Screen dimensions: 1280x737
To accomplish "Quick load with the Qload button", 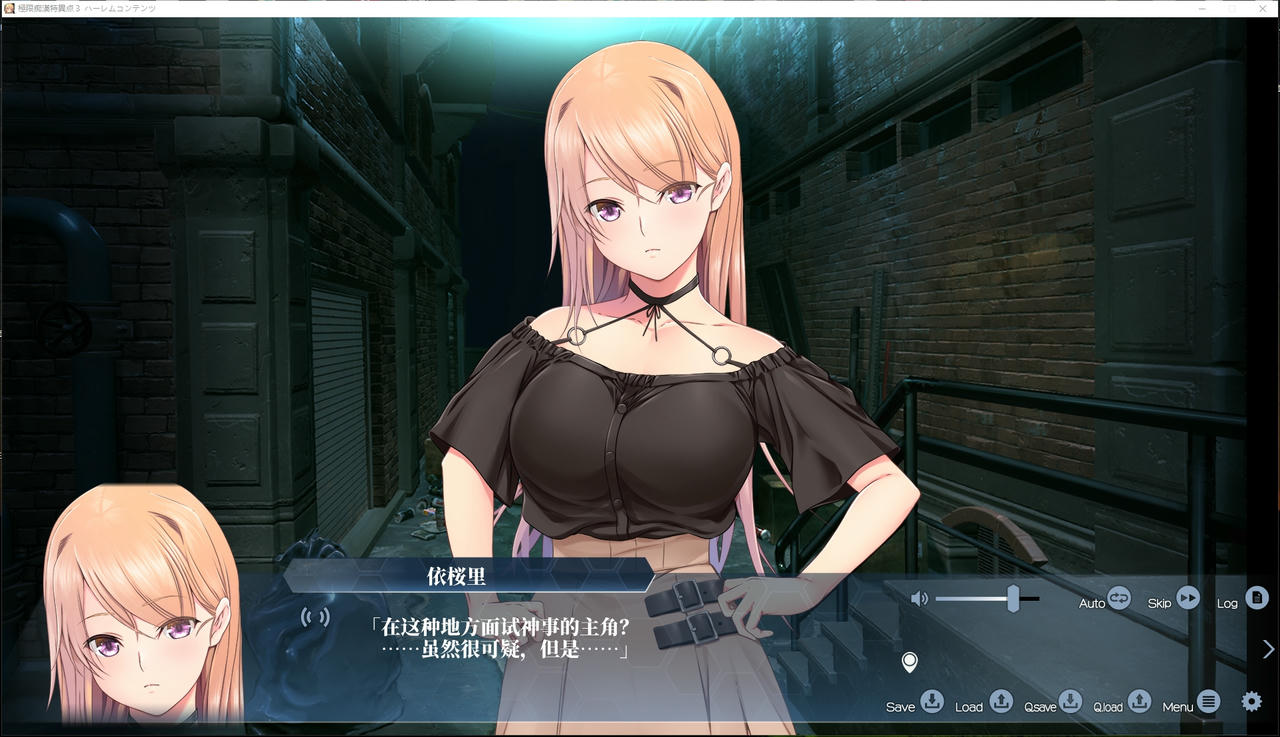I will (1139, 701).
